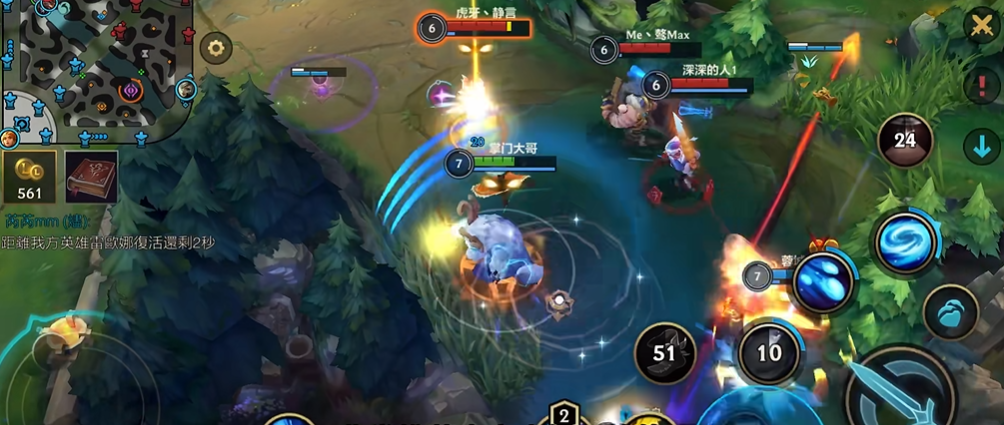This screenshot has height=425, width=1004.
Task: Tap the blue down arrow button
Action: [x=981, y=147]
